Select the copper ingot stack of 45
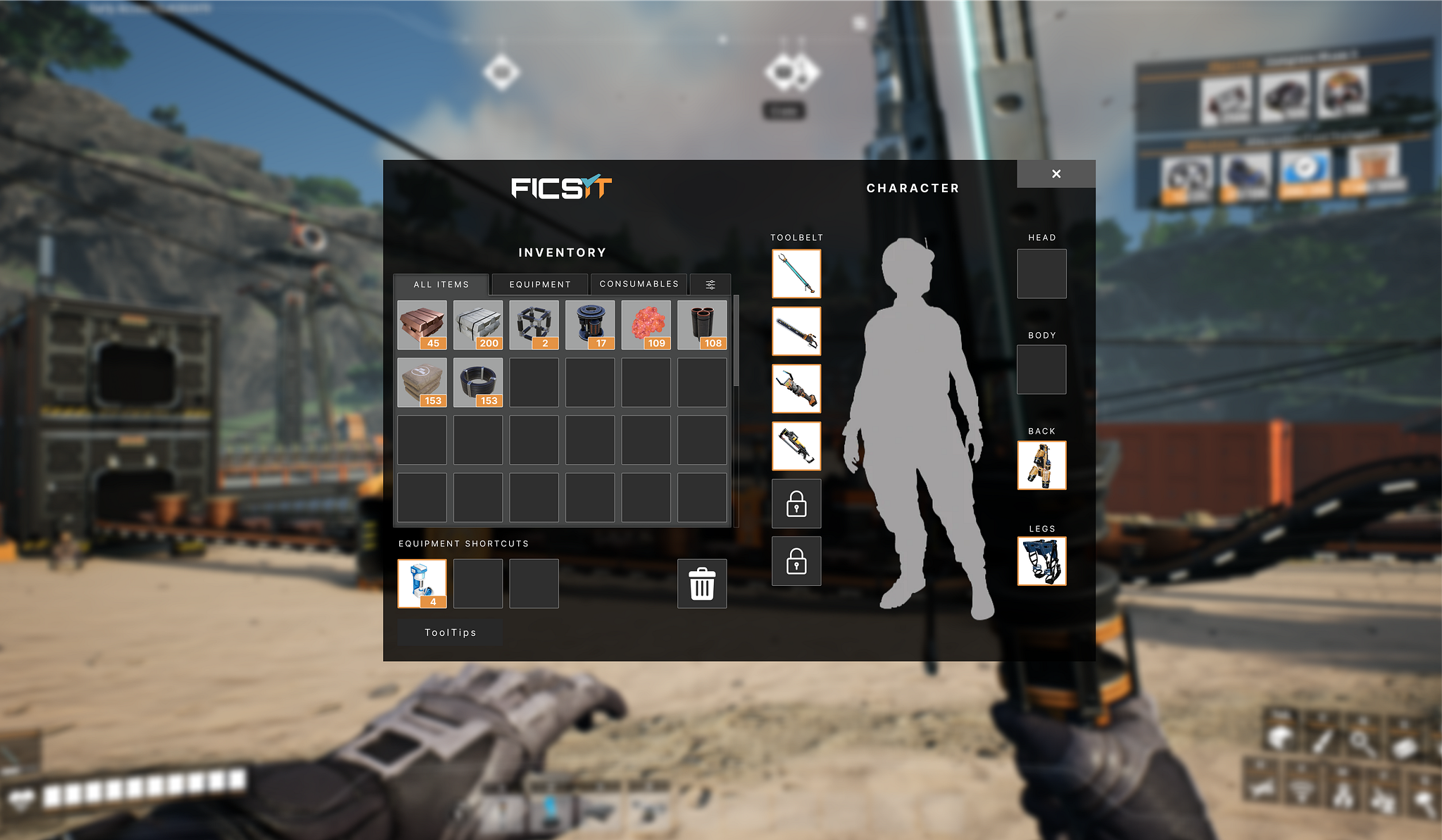 [422, 325]
